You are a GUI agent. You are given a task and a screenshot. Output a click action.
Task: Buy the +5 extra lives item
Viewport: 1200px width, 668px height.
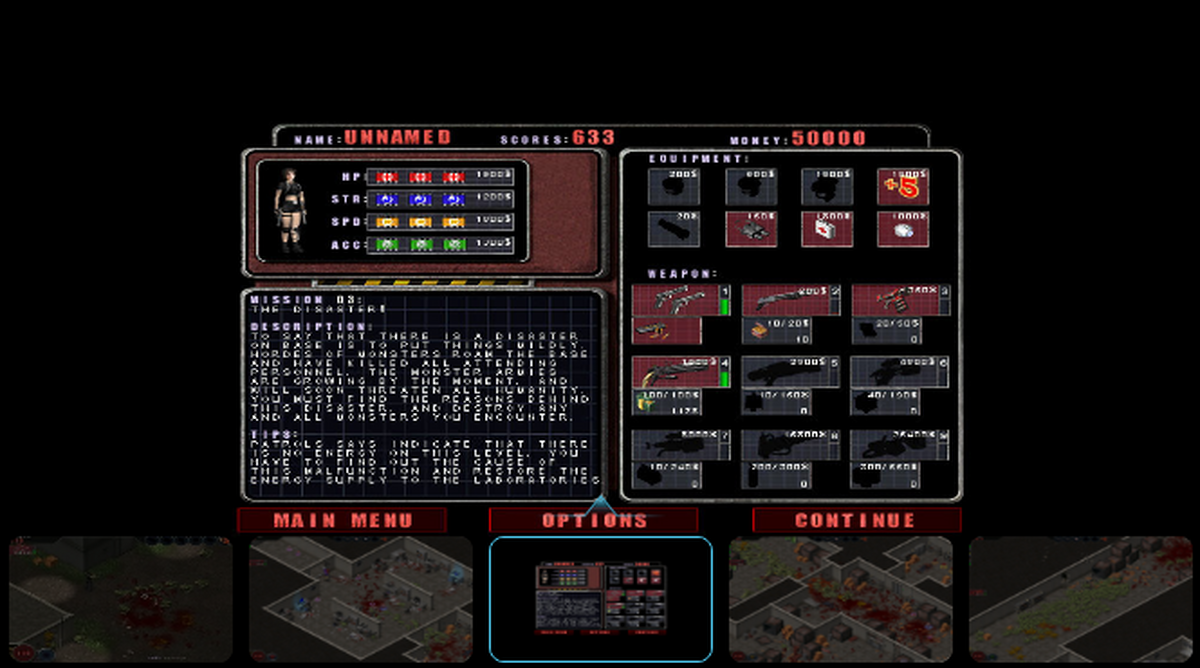coord(902,187)
